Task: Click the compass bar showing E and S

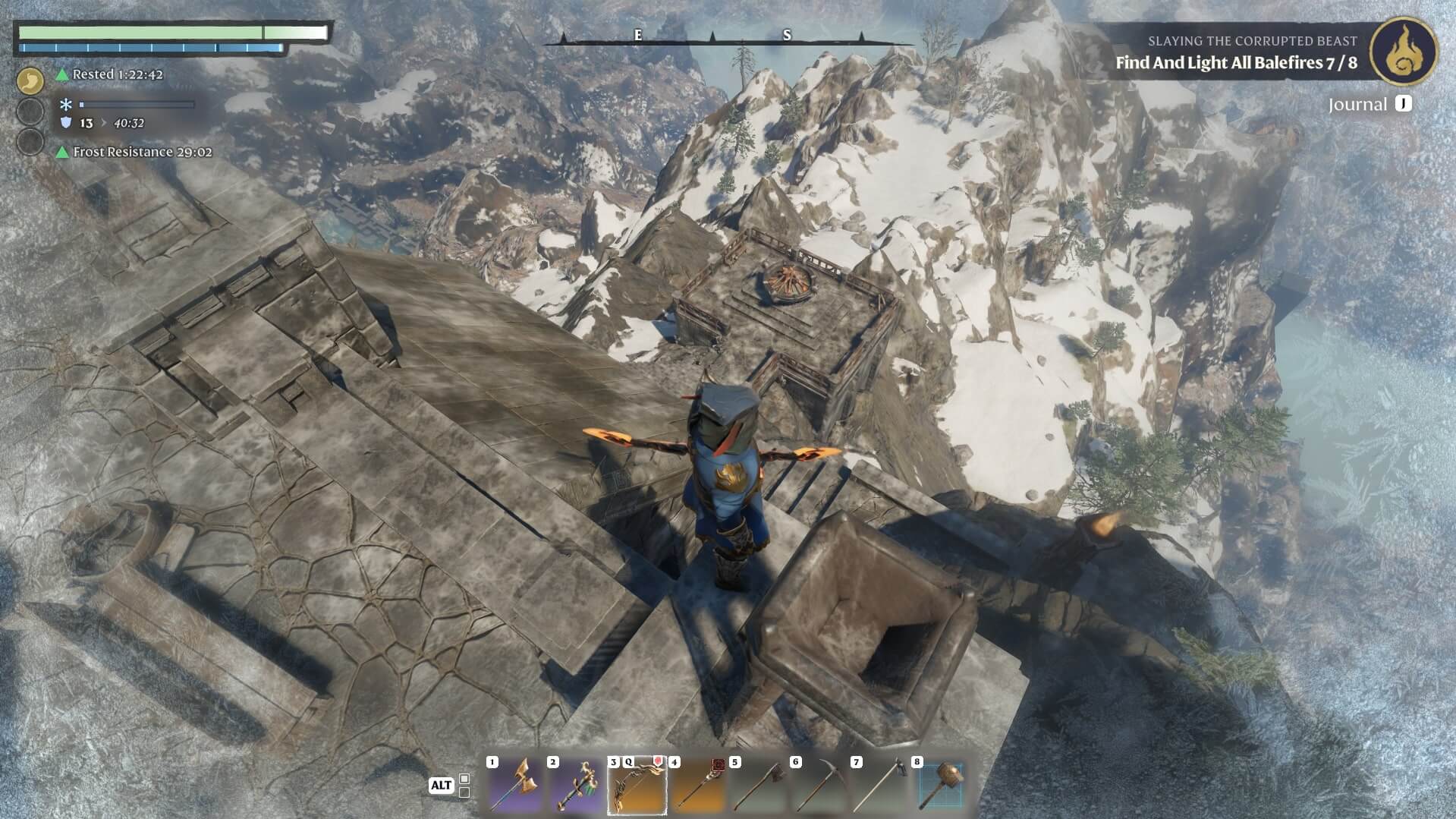Action: [x=713, y=36]
